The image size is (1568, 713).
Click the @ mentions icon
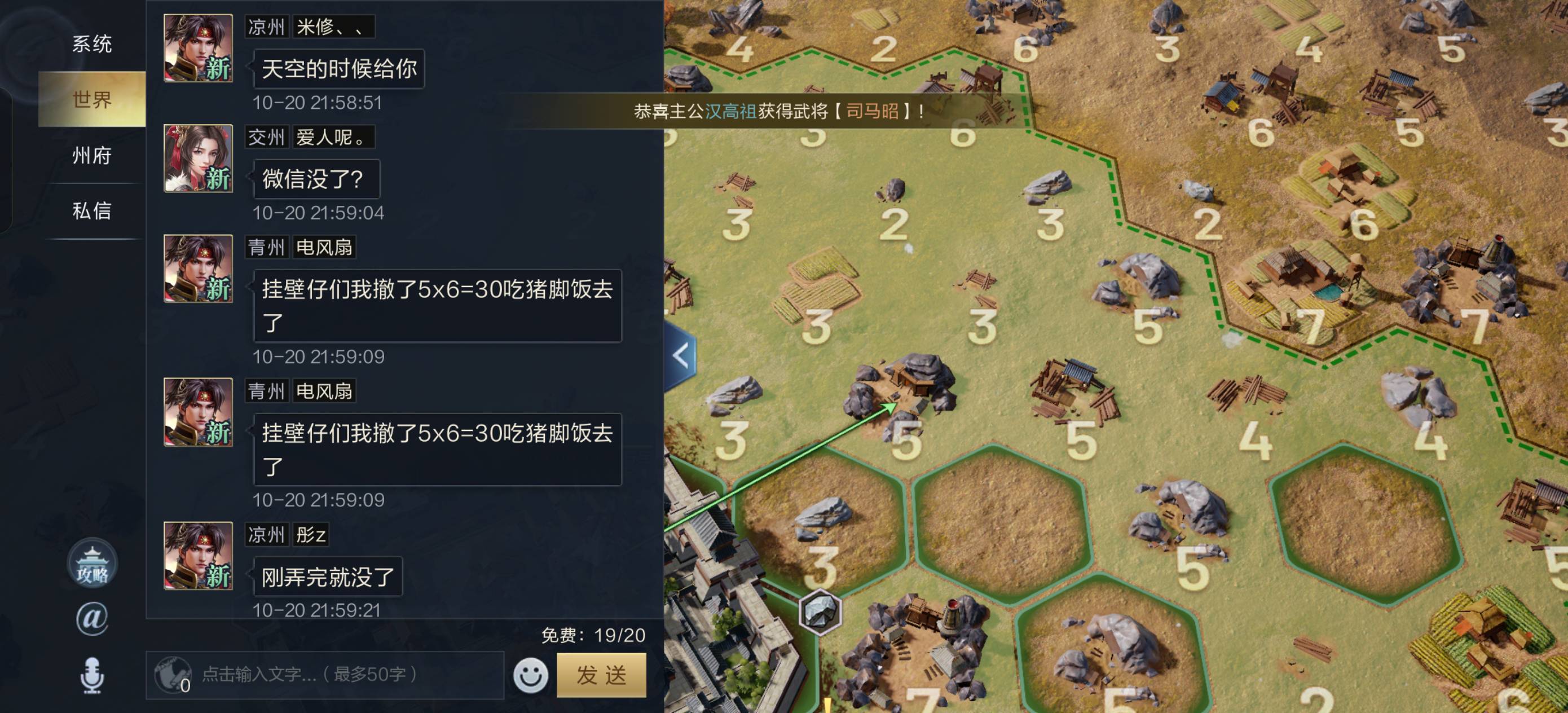(92, 619)
